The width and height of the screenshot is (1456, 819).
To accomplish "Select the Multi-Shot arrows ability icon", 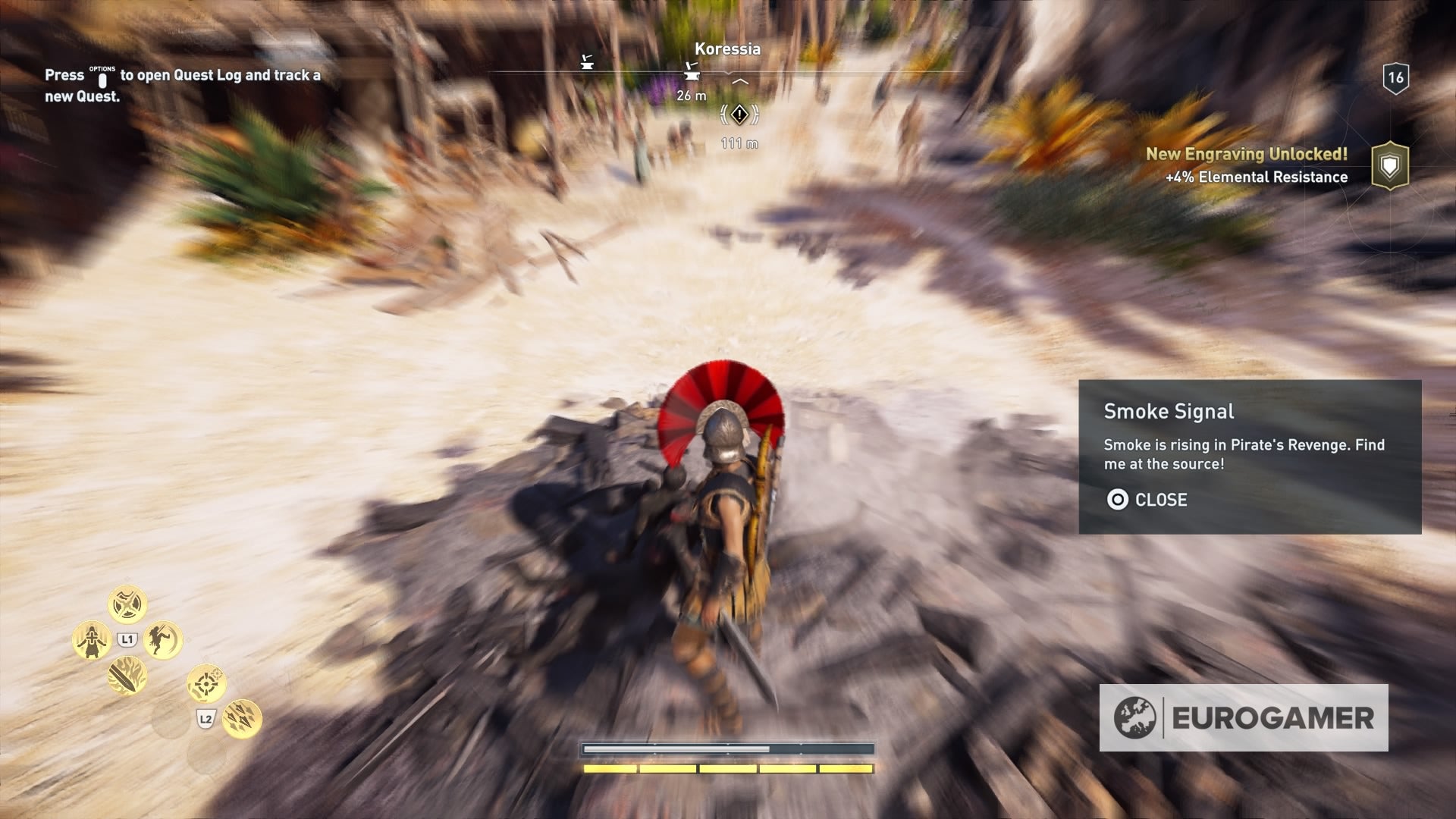I will 243,720.
